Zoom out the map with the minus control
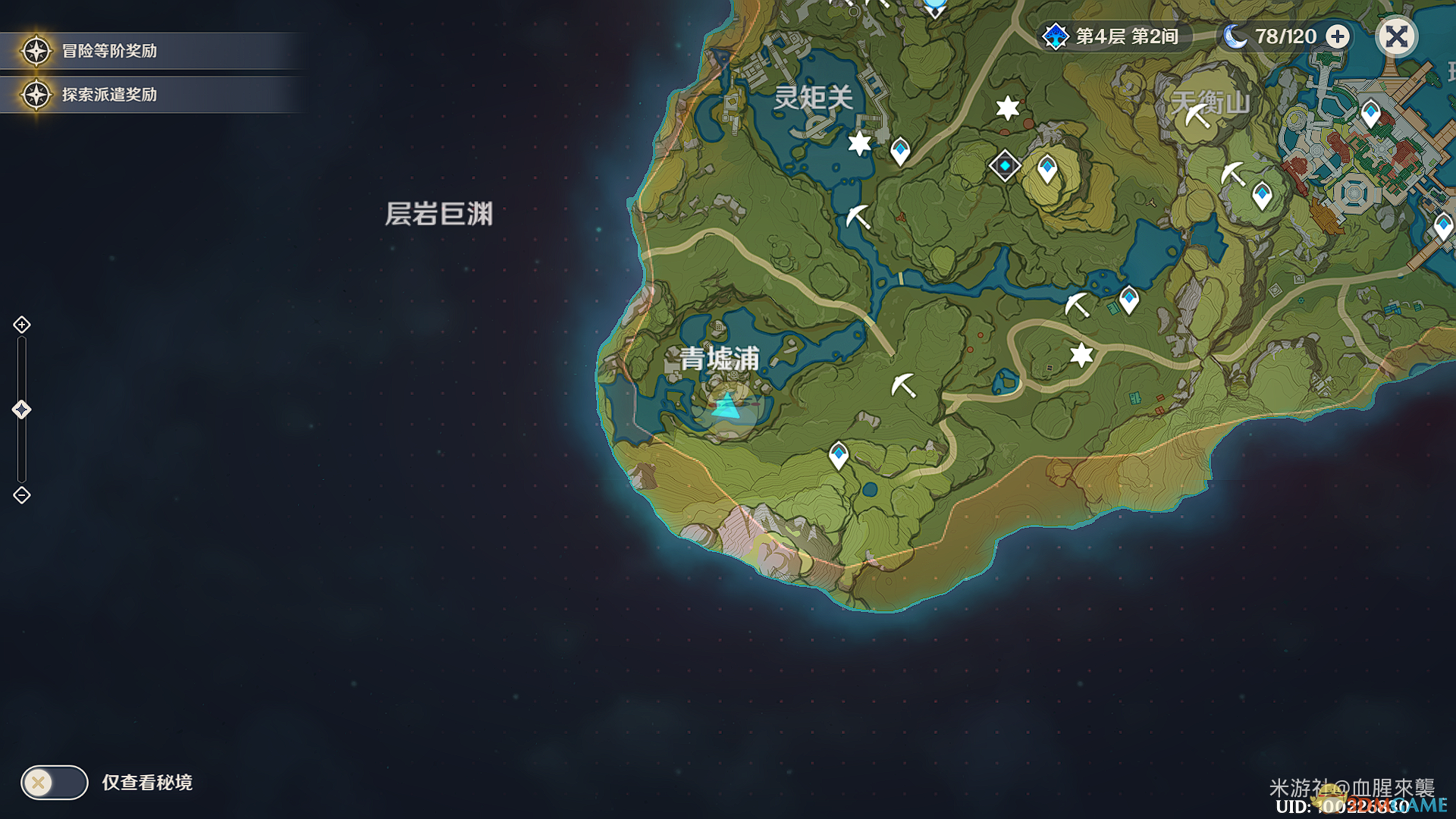Image resolution: width=1456 pixels, height=819 pixels. [22, 495]
